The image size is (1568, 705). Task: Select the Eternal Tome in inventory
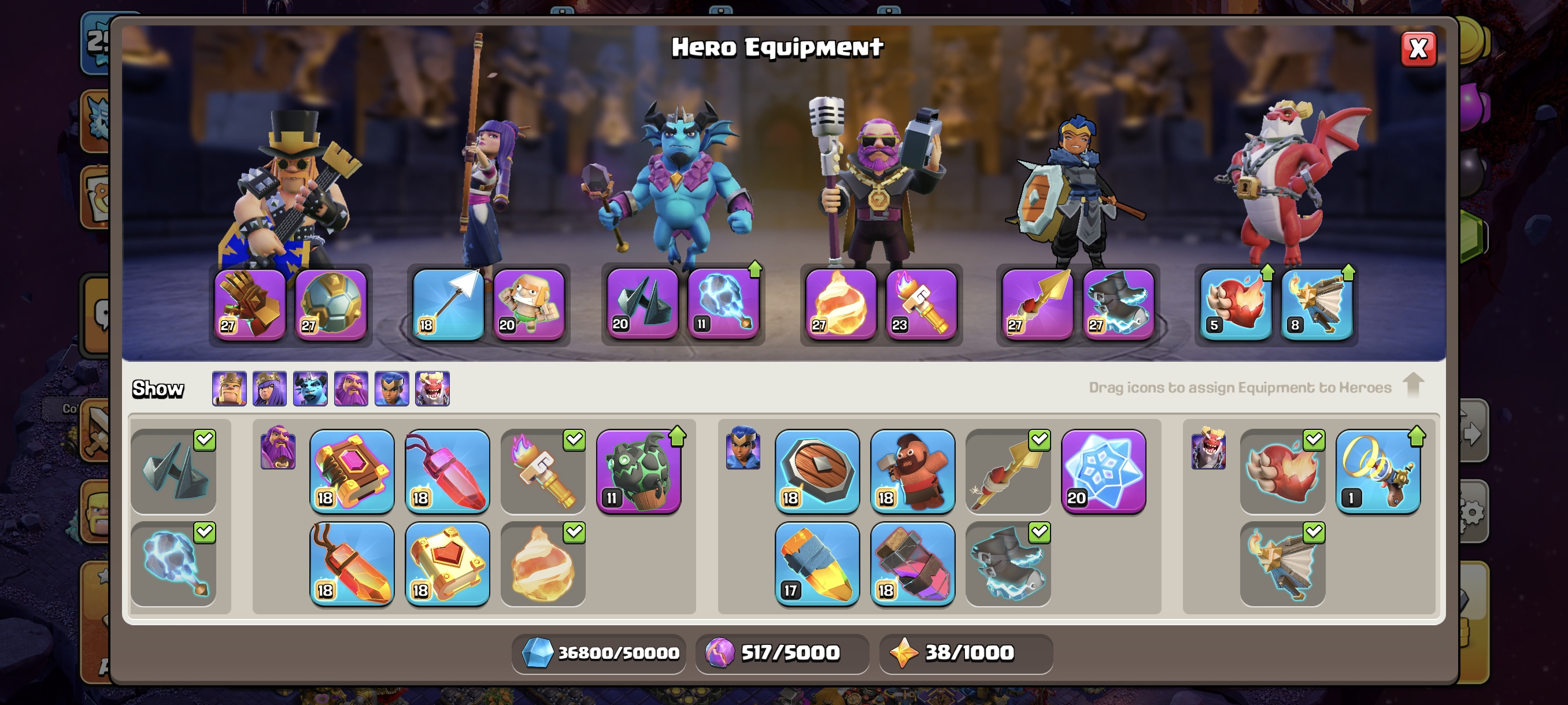[x=352, y=470]
